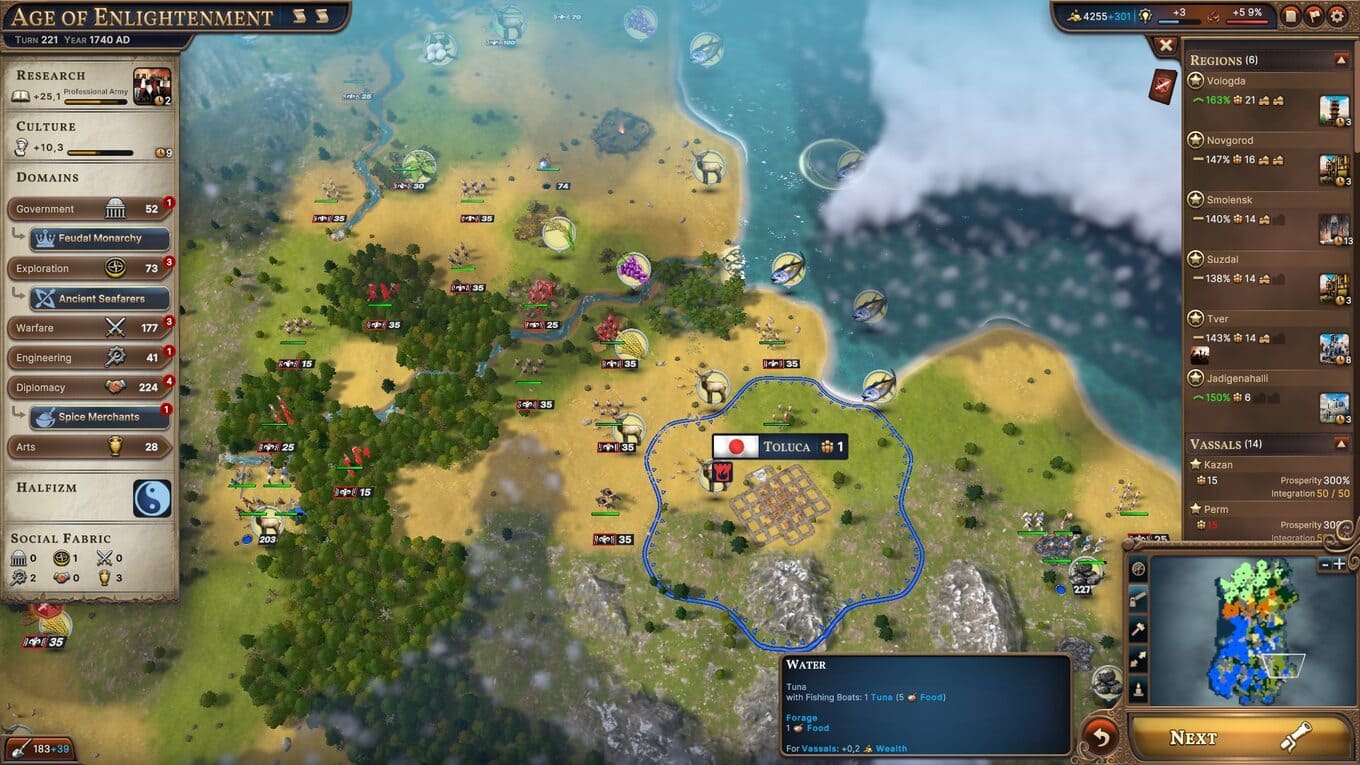
Task: Open the Engineering domain
Action: point(88,357)
